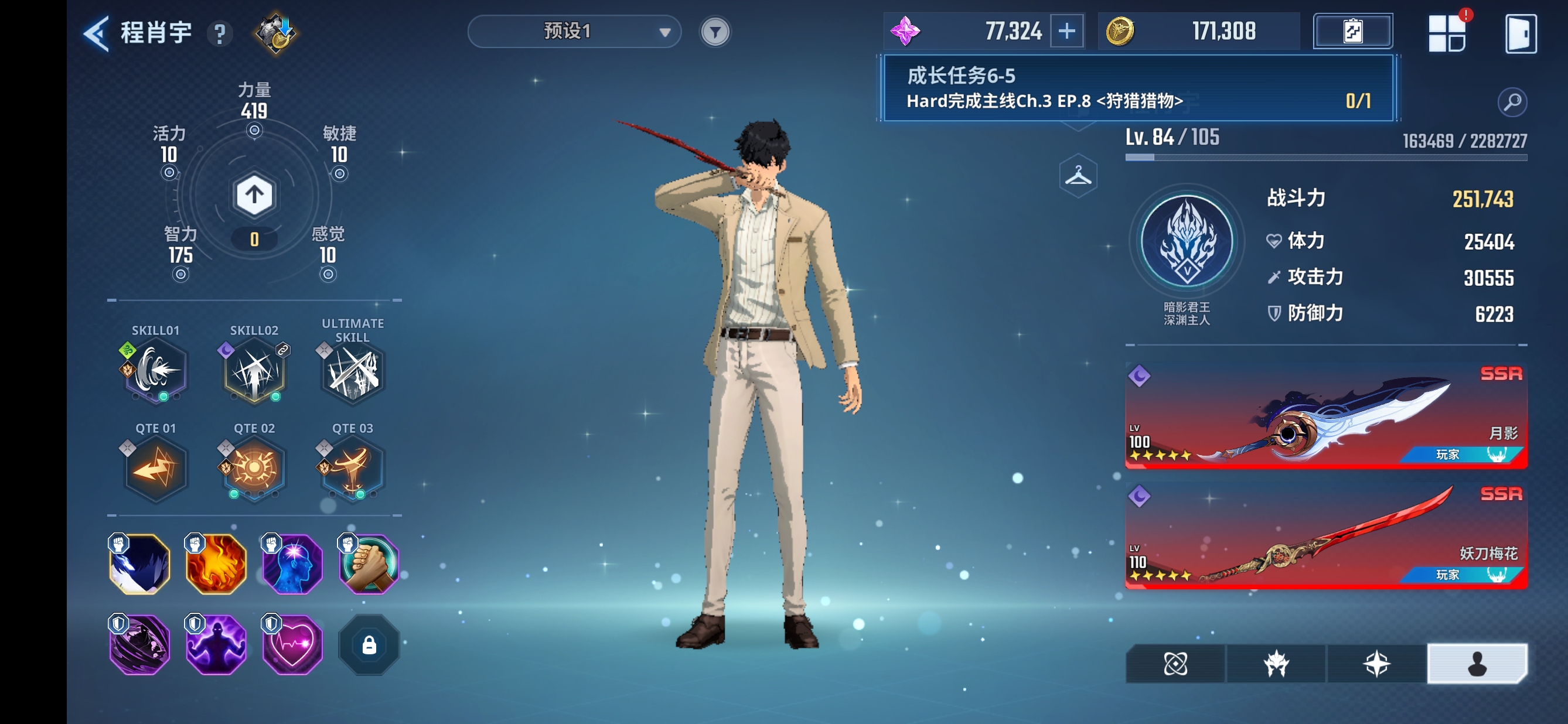This screenshot has width=1568, height=724.
Task: Select the flaming fist blessing stone
Action: click(x=216, y=564)
